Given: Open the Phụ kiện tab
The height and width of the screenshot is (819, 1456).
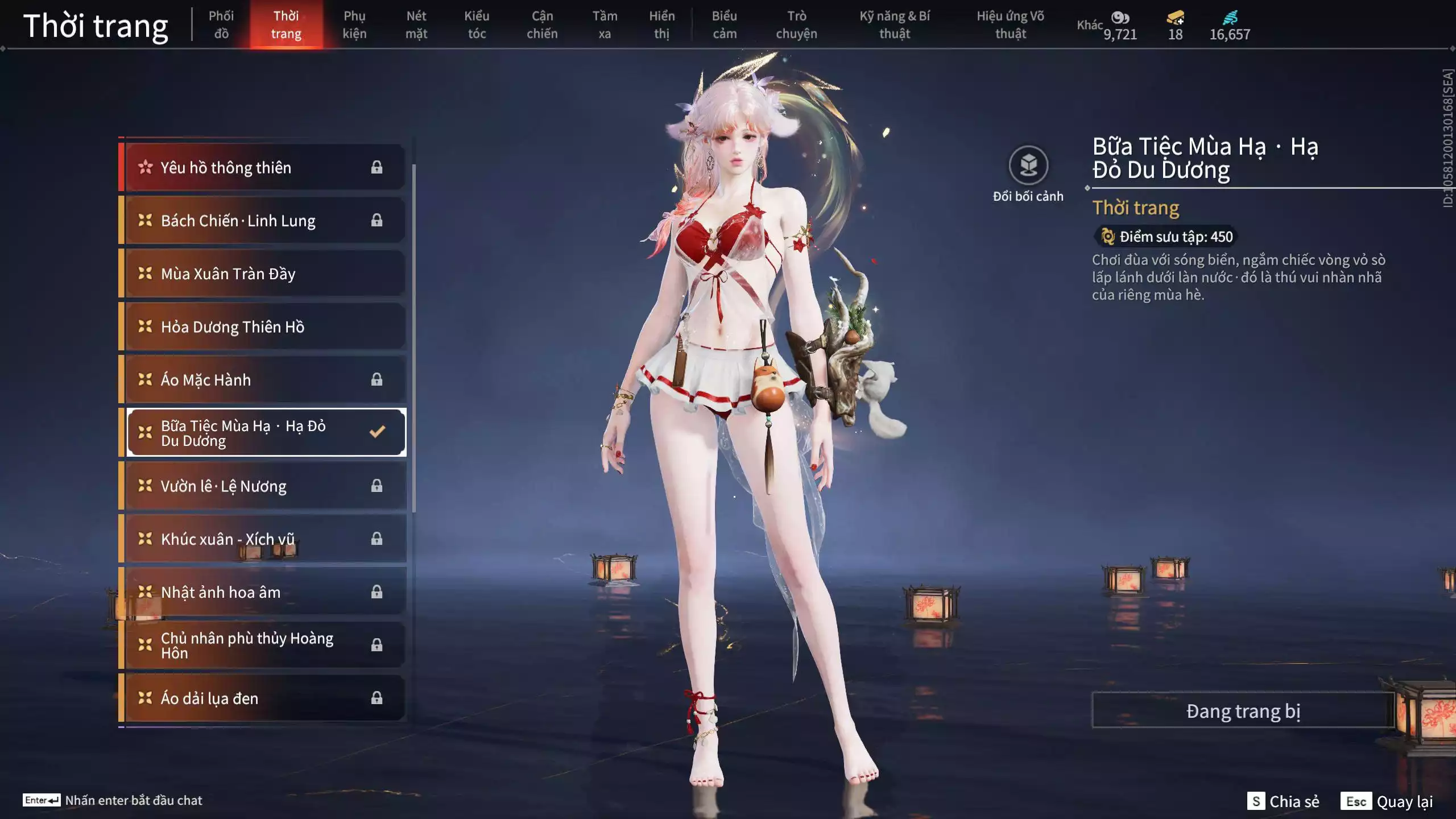Looking at the screenshot, I should coord(354,24).
